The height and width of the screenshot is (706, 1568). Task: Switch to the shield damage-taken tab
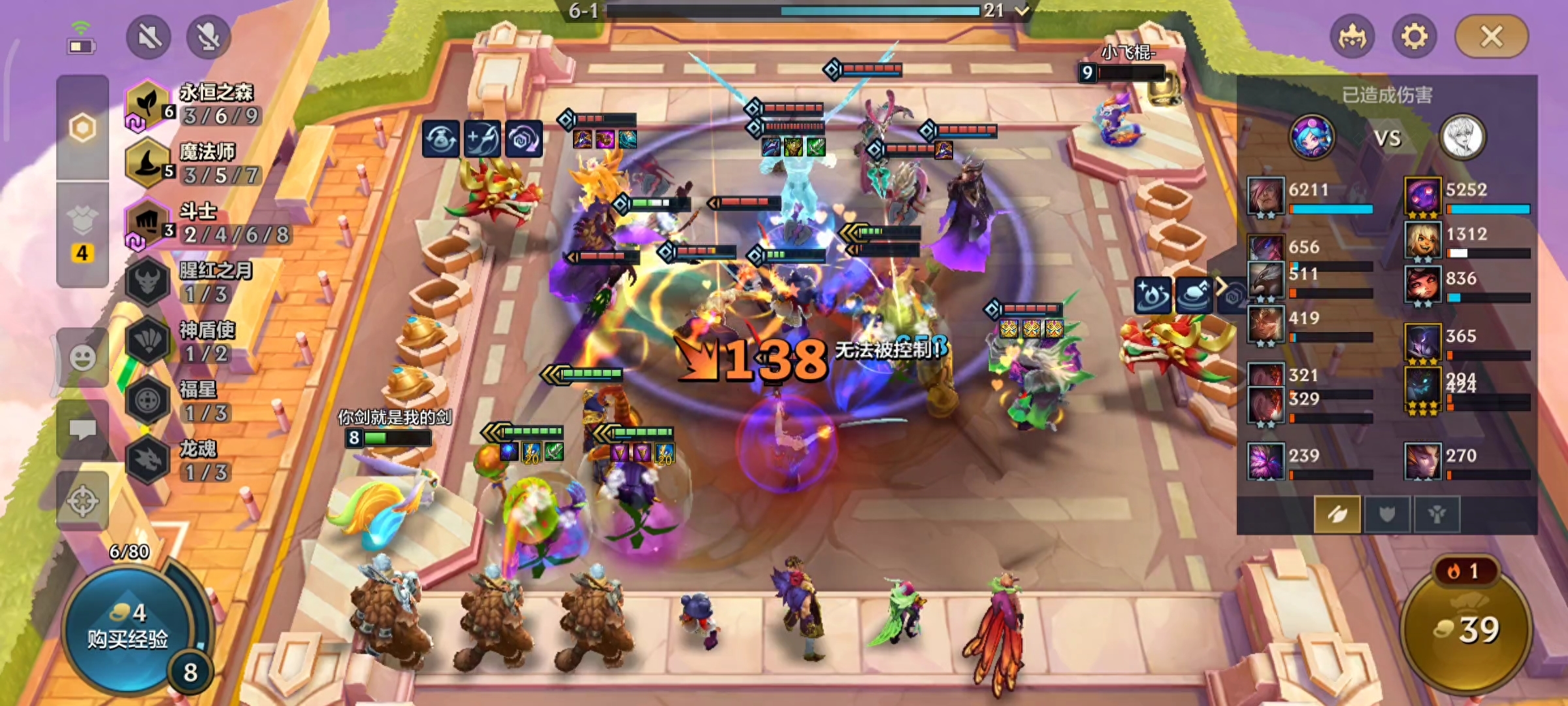pyautogui.click(x=1386, y=514)
